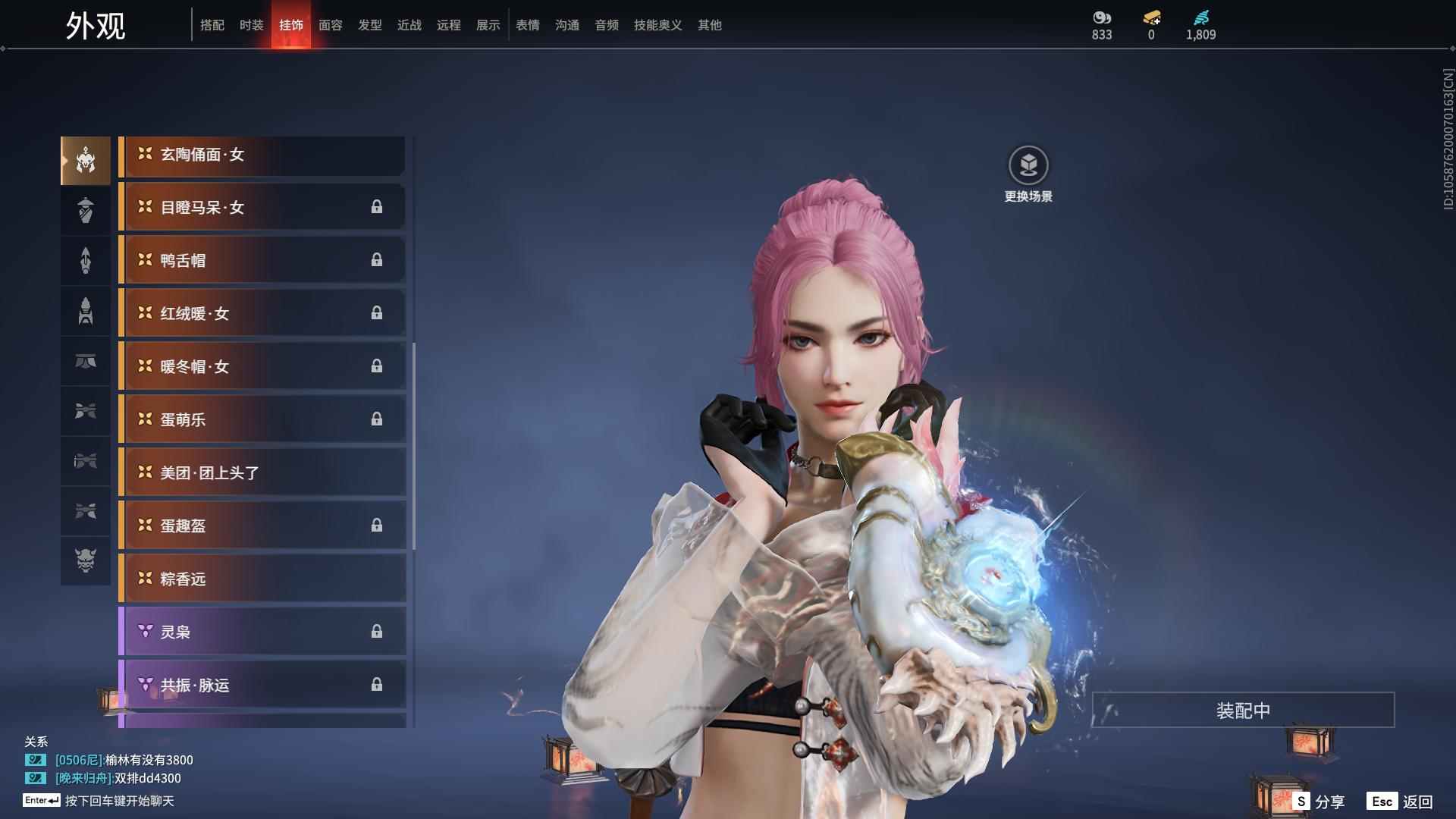Select the 红绒暖·女 hat entry
This screenshot has height=819, width=1456.
[x=262, y=314]
